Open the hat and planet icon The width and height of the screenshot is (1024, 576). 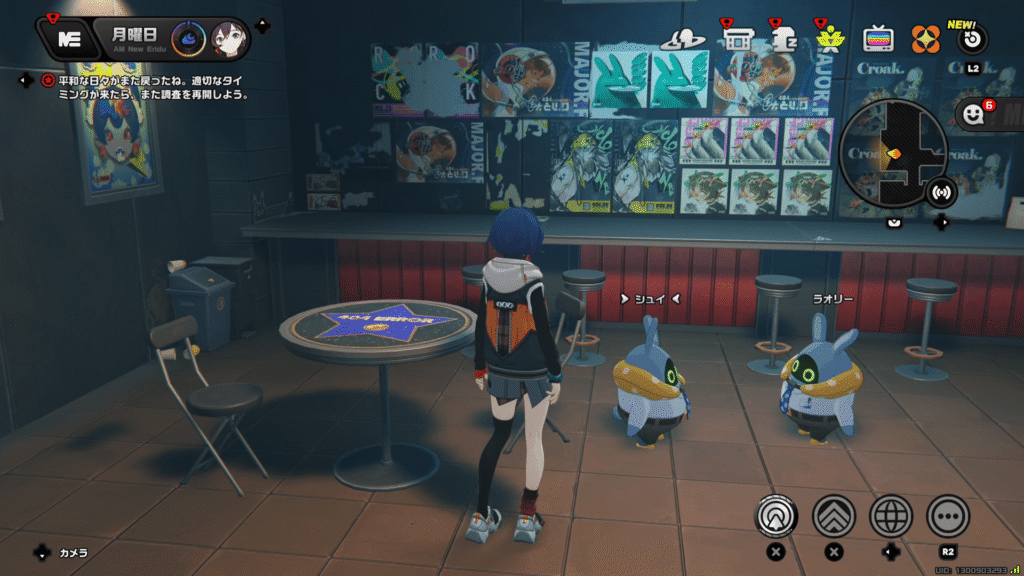683,40
